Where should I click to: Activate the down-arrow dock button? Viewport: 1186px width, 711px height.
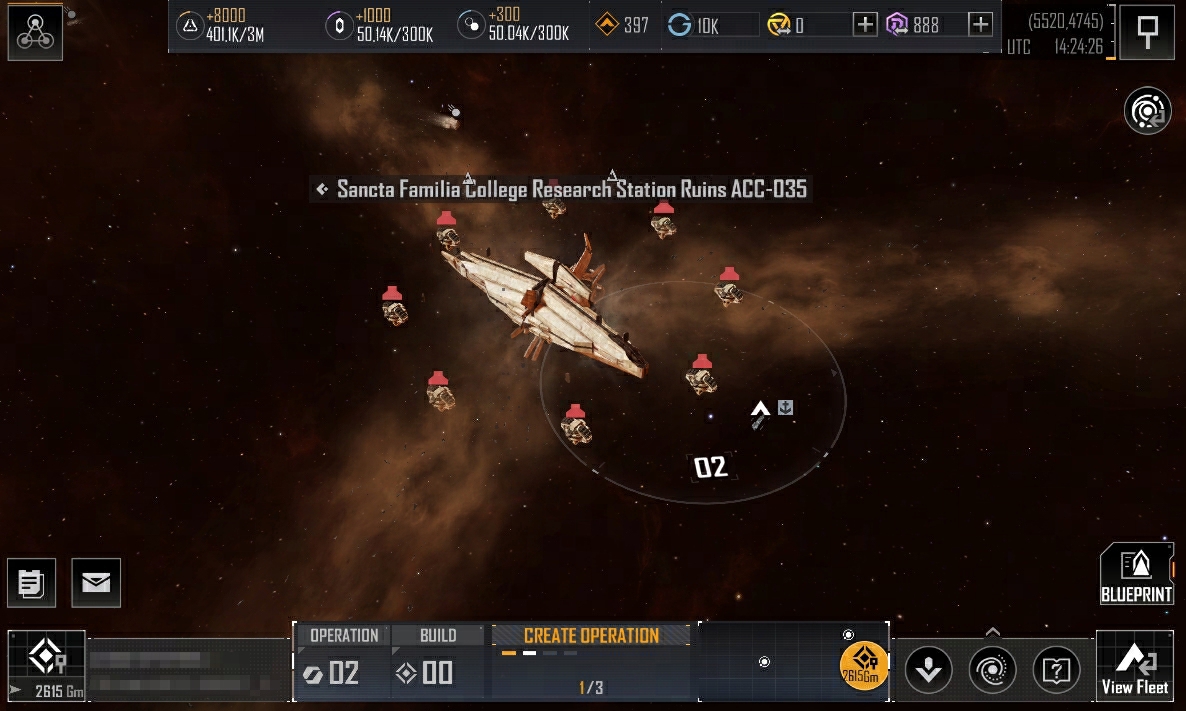tap(928, 669)
